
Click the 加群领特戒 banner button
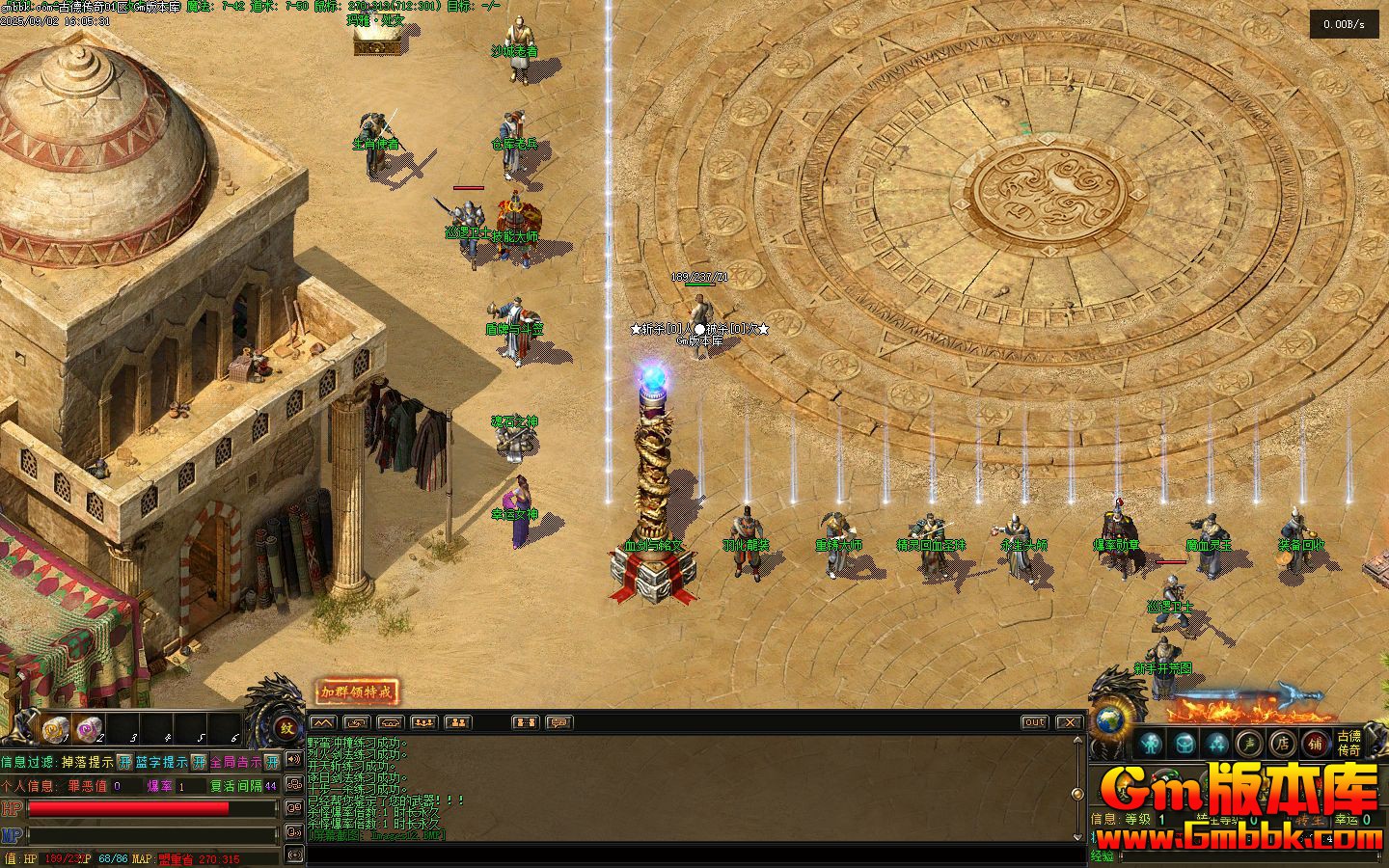(356, 692)
